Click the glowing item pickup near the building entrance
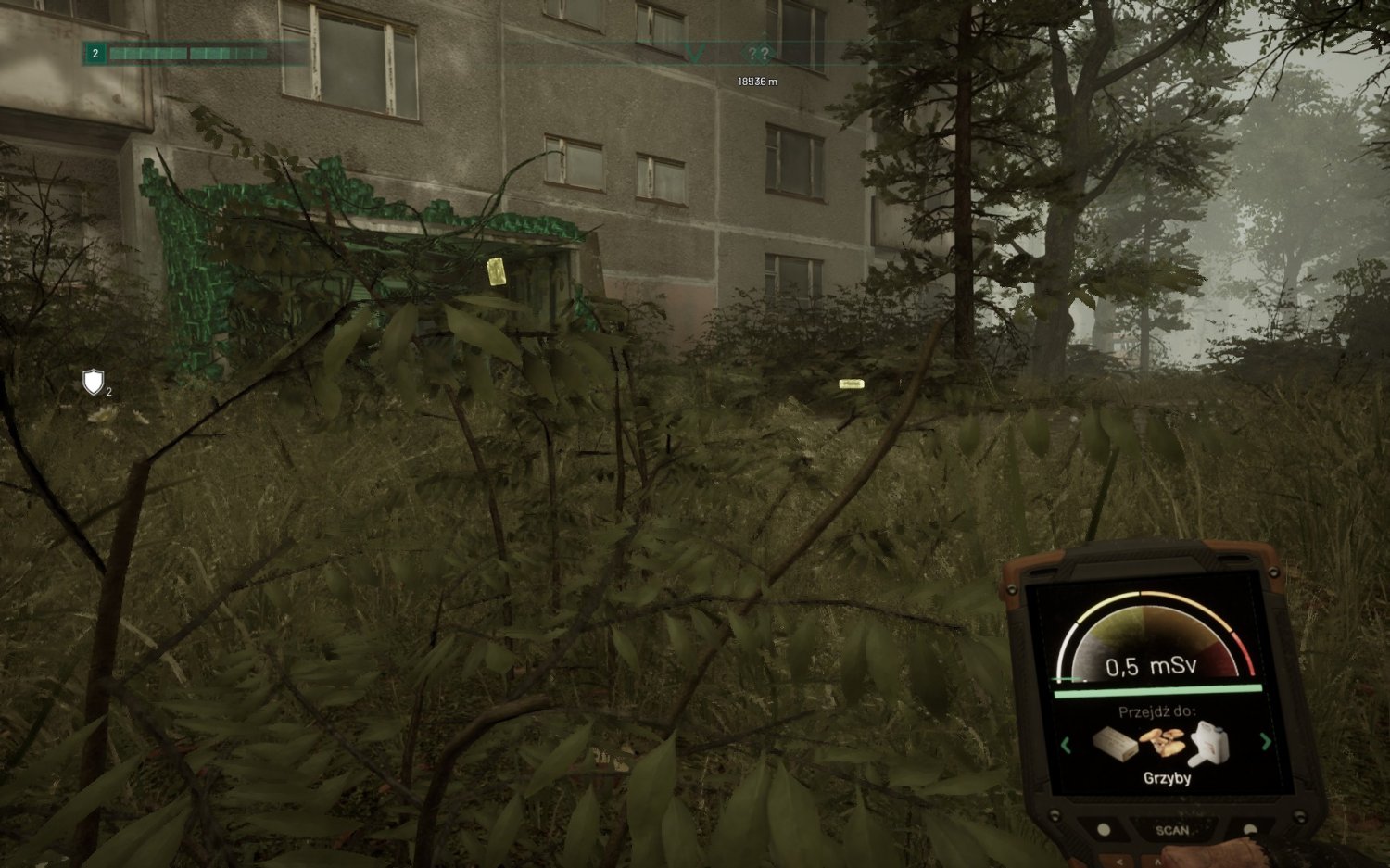 [x=495, y=270]
